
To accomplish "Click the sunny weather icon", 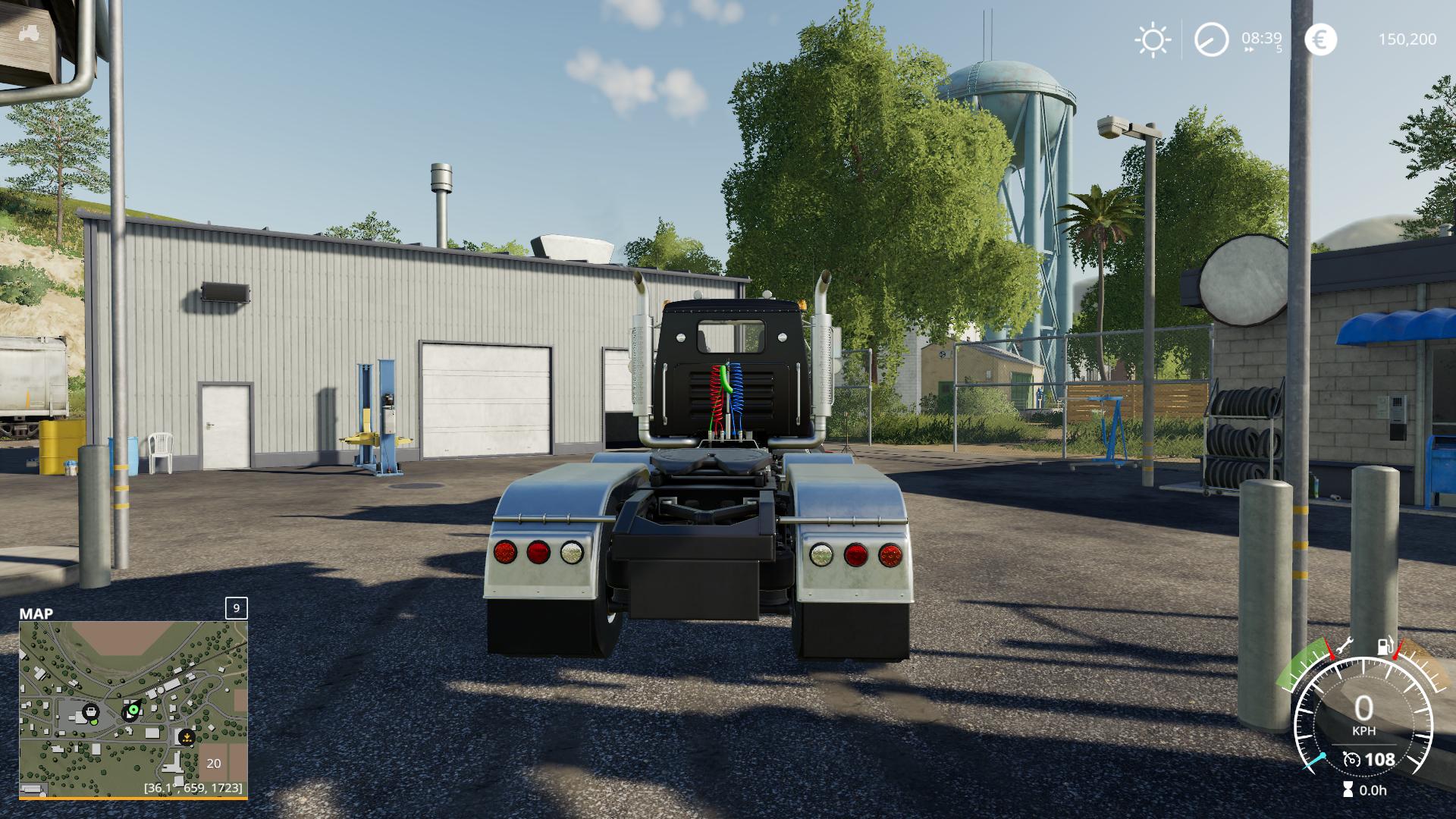I will 1153,39.
